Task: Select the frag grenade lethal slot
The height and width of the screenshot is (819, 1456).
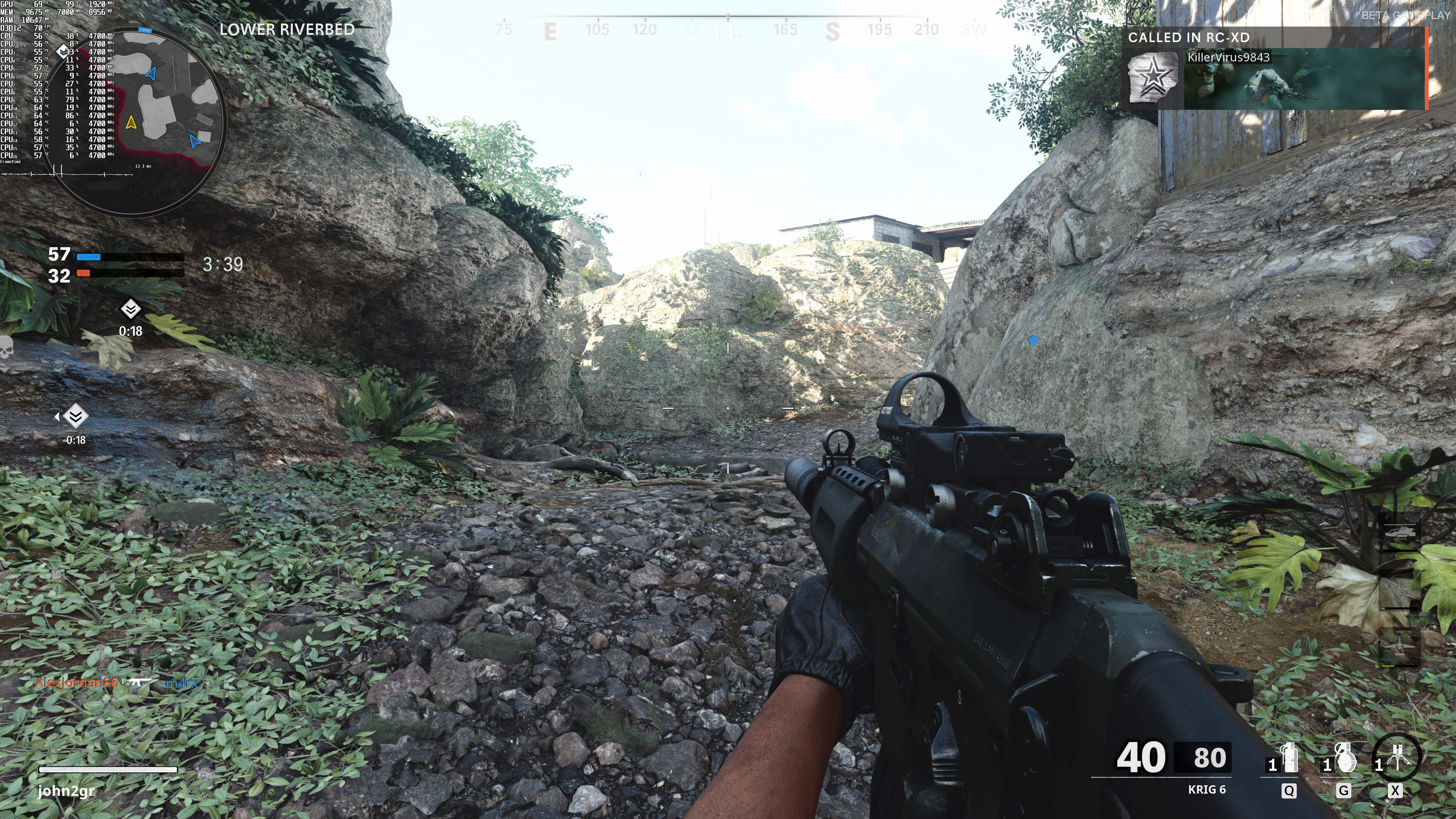Action: (1345, 758)
